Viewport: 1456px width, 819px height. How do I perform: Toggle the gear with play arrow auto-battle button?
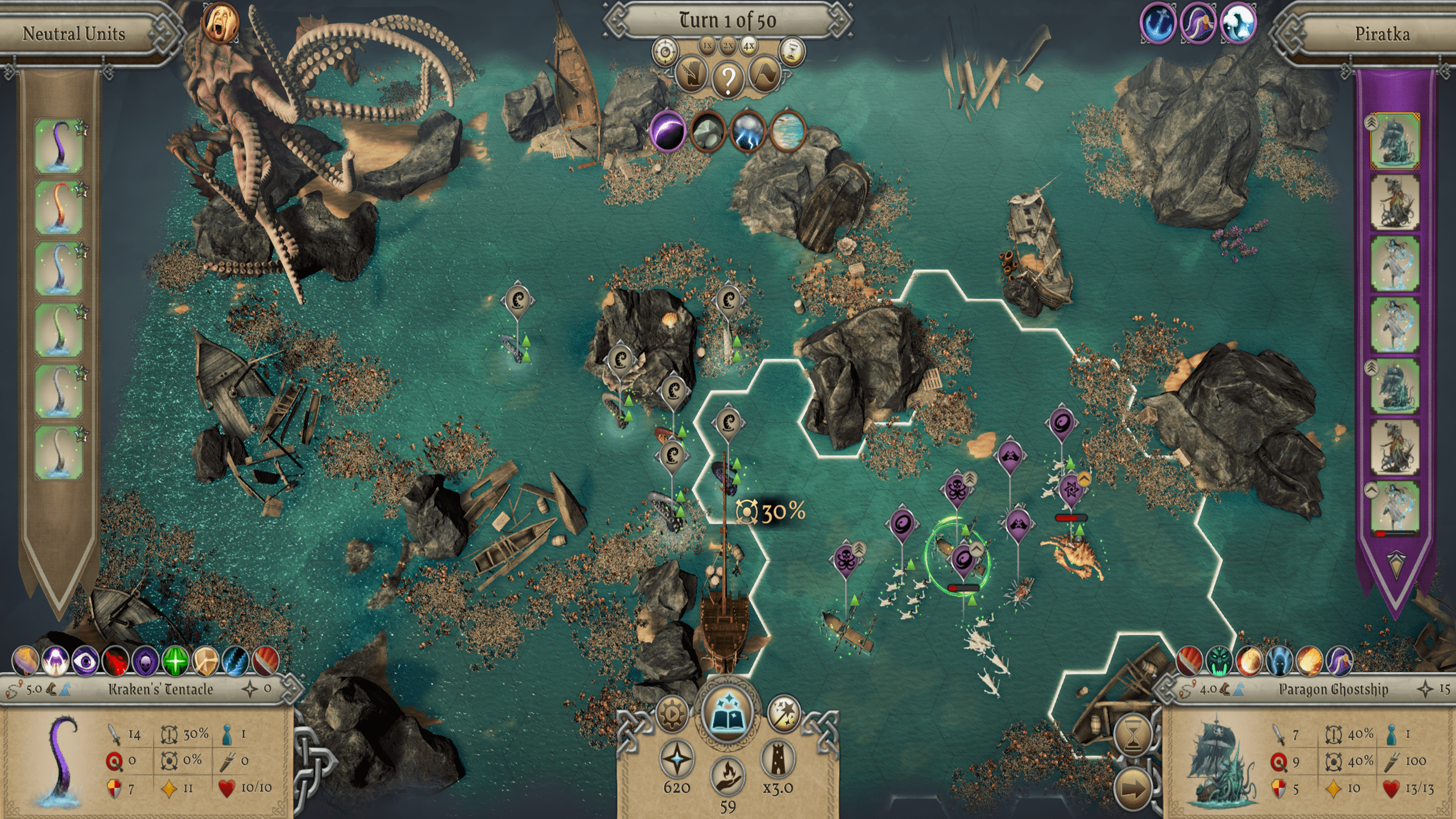pos(672,713)
